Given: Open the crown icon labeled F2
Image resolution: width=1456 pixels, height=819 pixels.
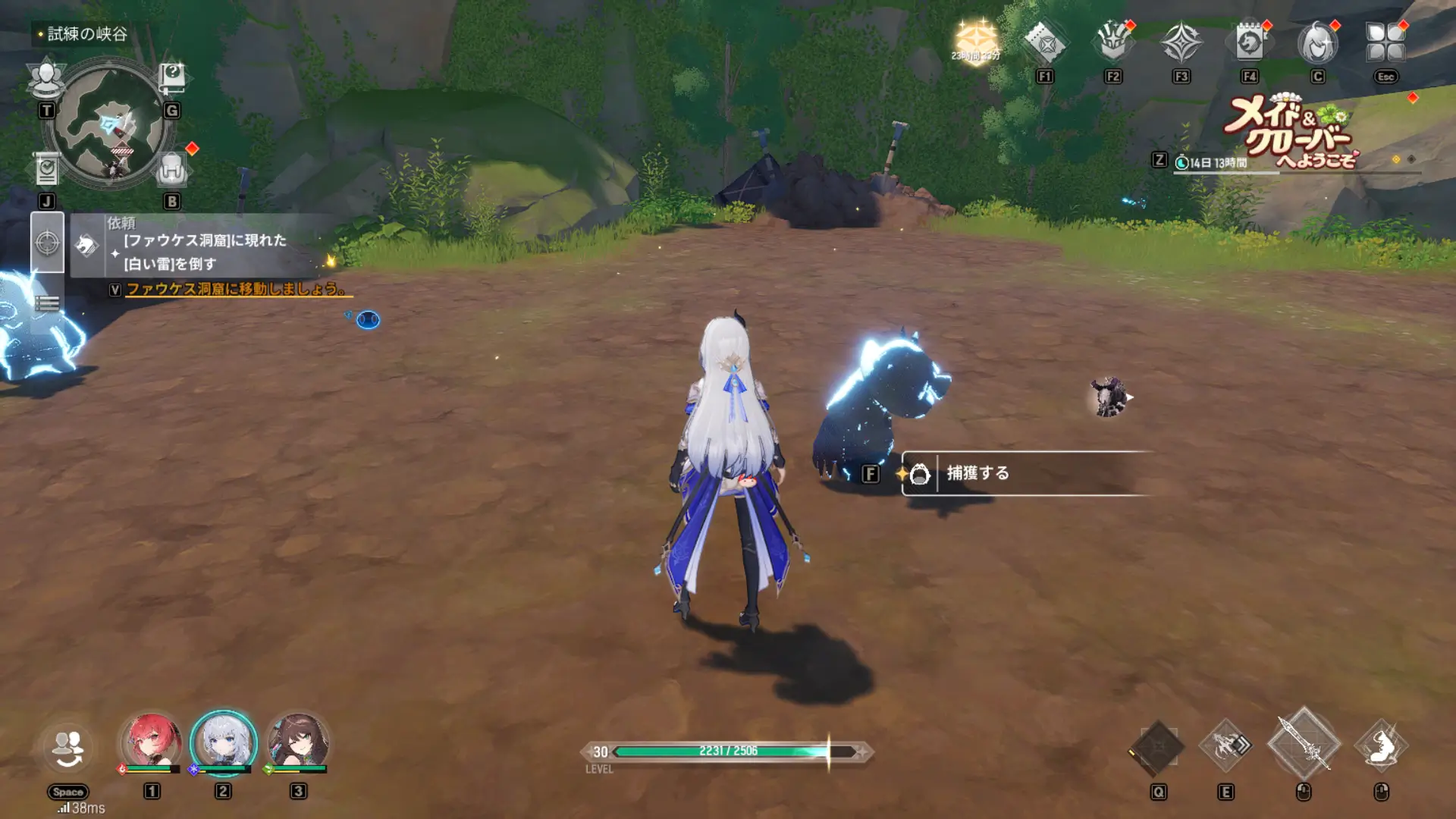Looking at the screenshot, I should coord(1112,43).
